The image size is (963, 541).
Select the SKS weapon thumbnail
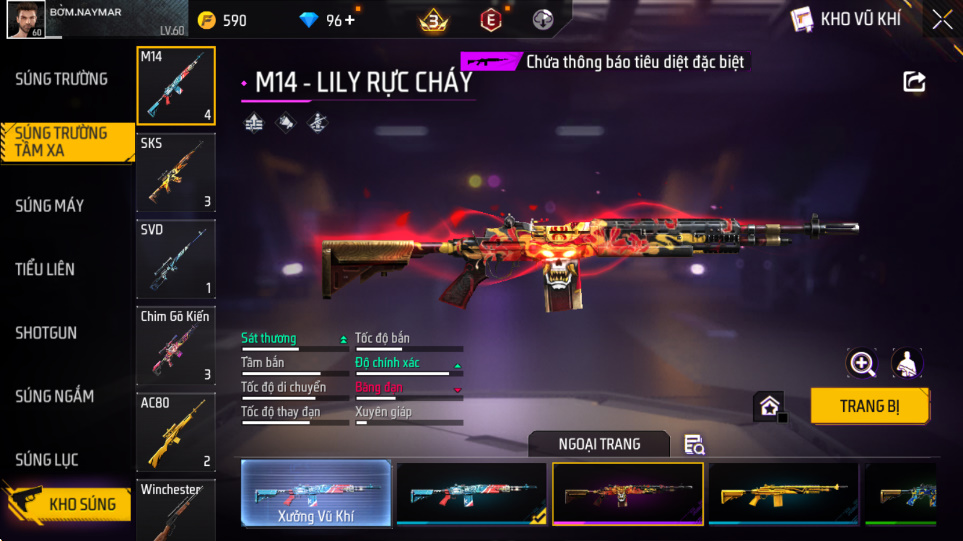(x=176, y=172)
